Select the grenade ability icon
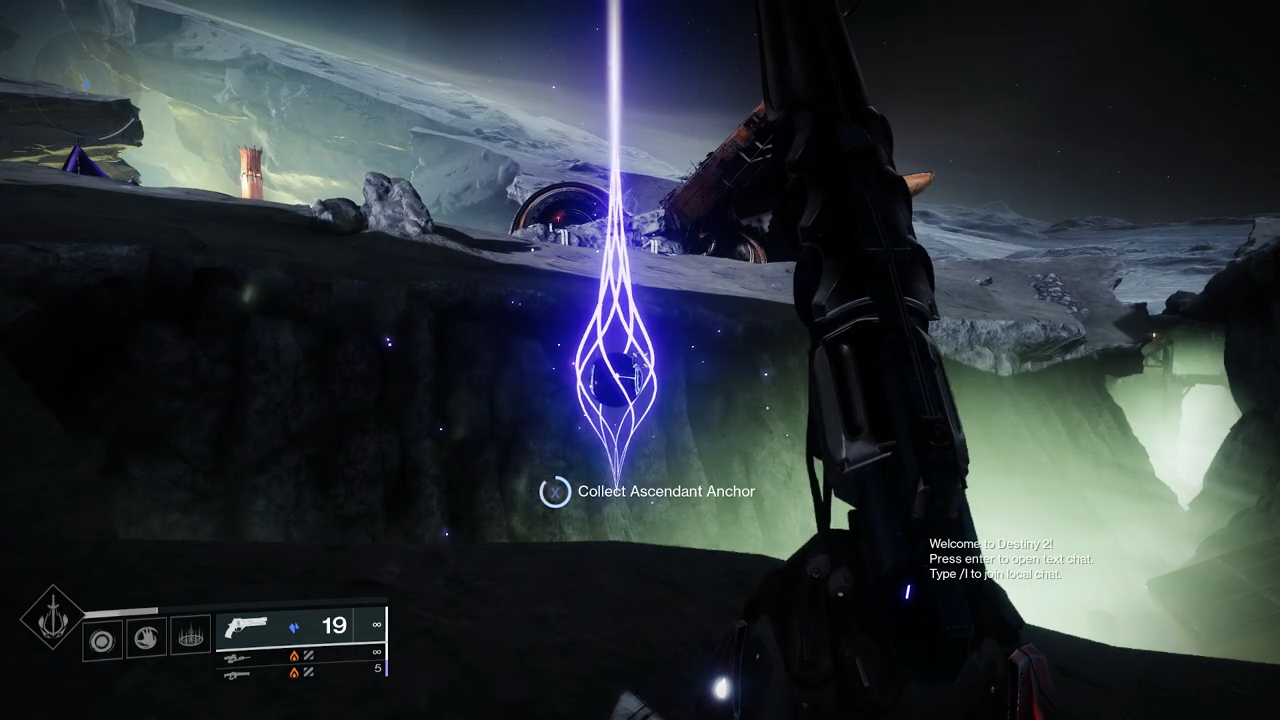Screen dimensions: 1280x720 coord(102,640)
